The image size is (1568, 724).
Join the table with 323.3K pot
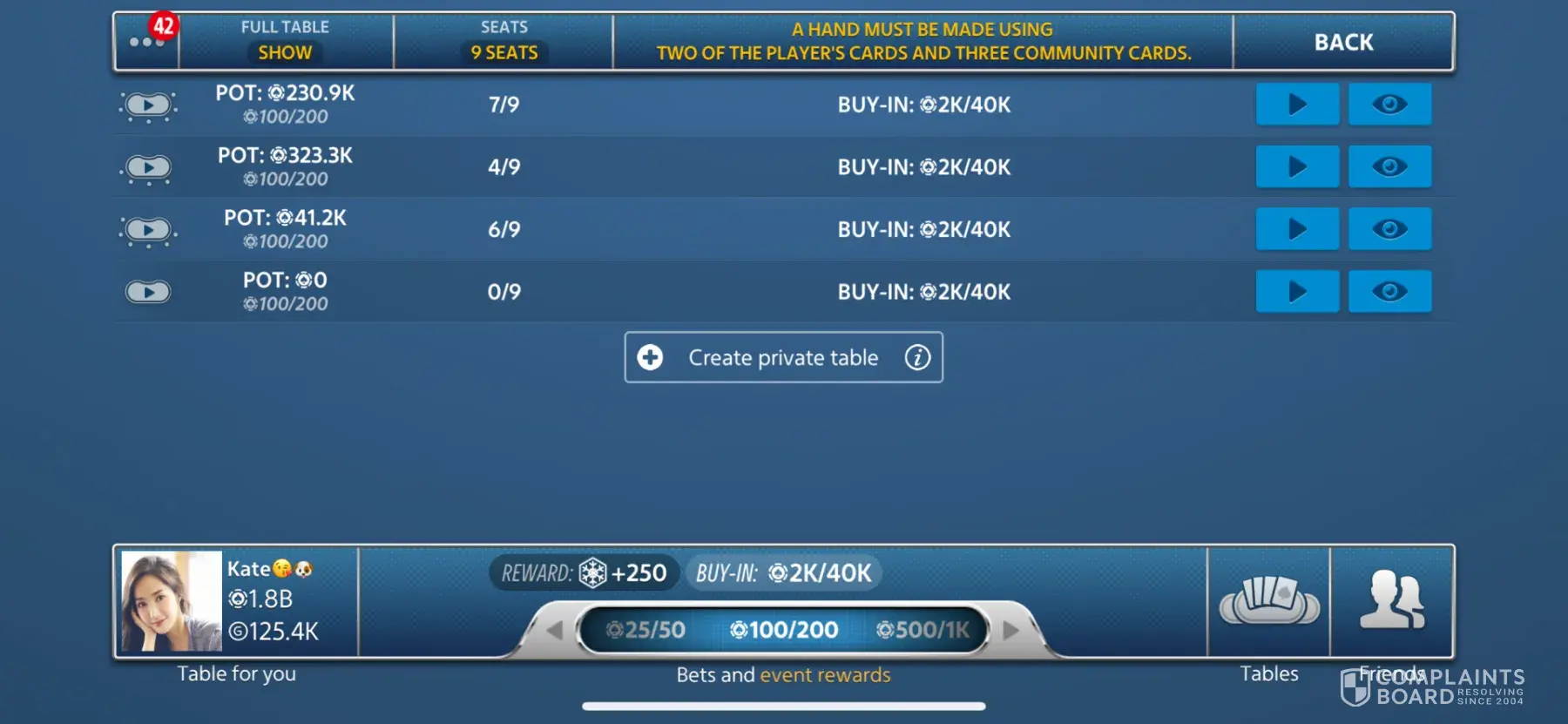[1296, 166]
